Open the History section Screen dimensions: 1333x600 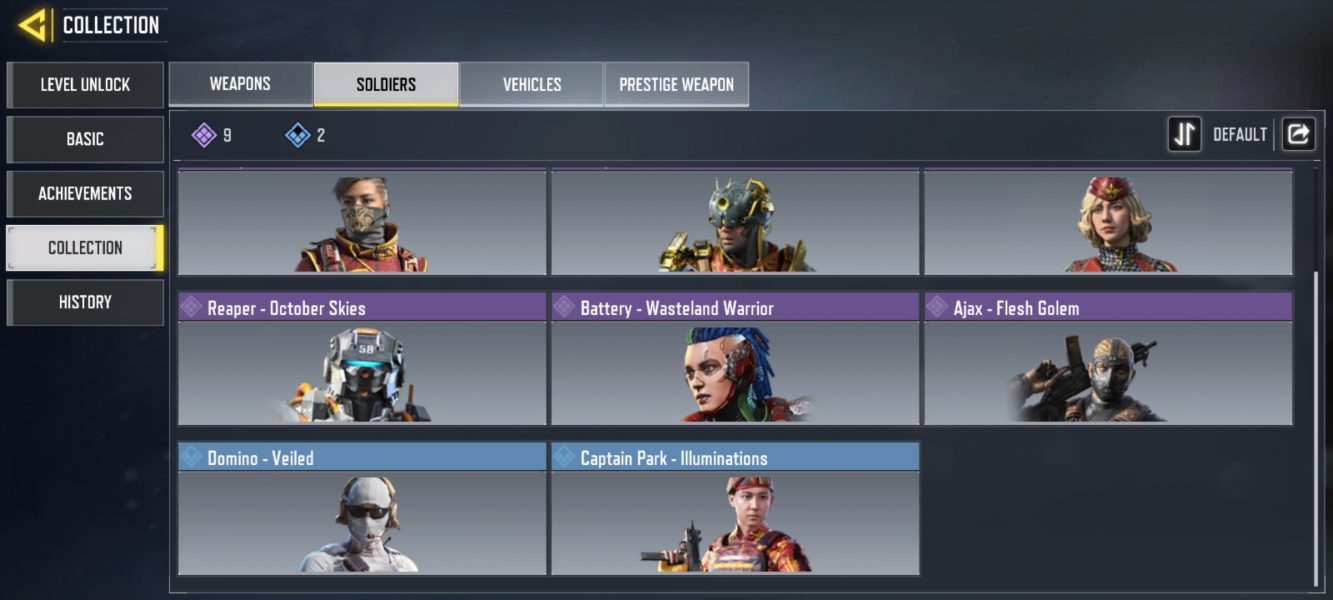(85, 302)
